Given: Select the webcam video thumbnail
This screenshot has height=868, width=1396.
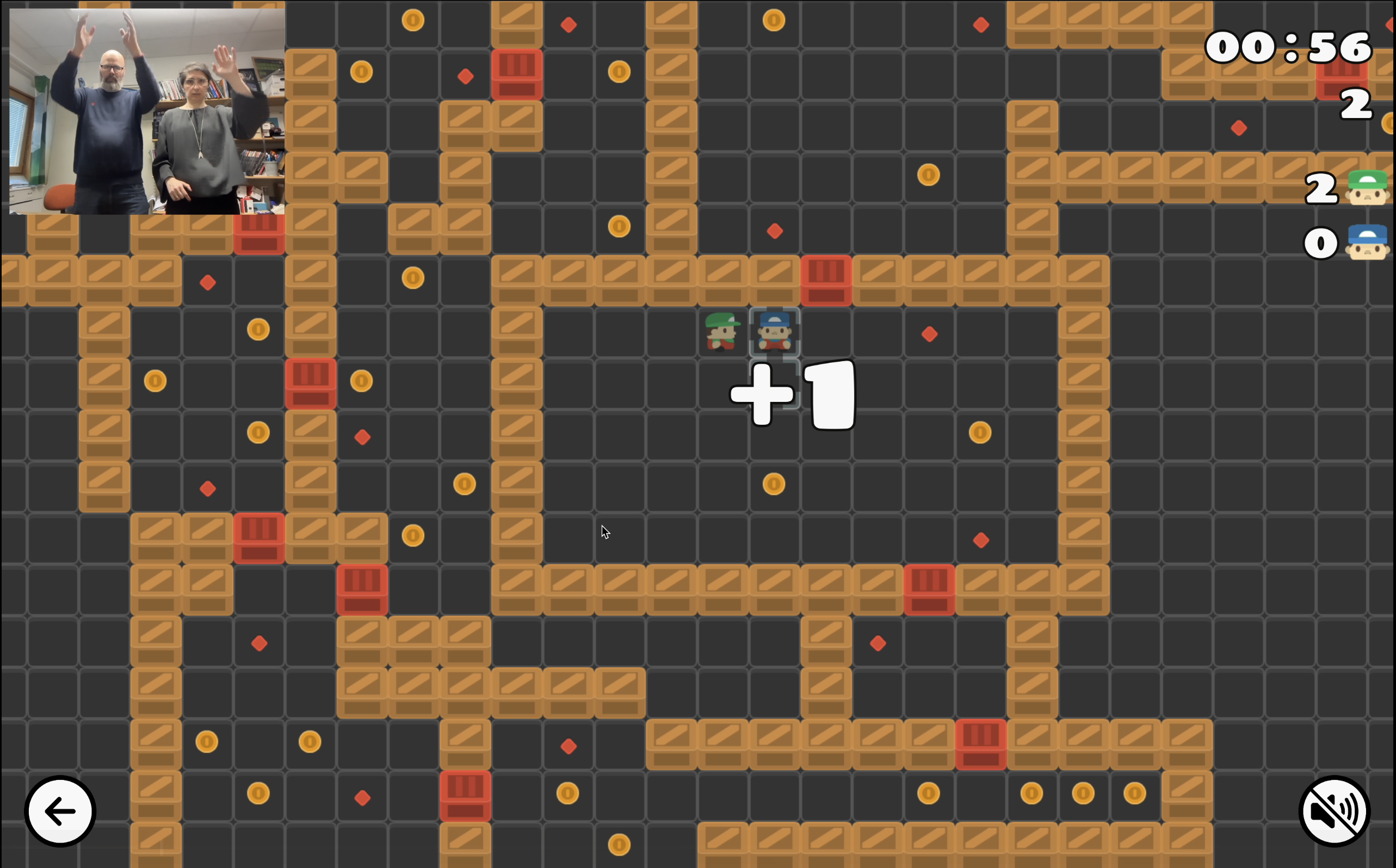Looking at the screenshot, I should coord(147,111).
